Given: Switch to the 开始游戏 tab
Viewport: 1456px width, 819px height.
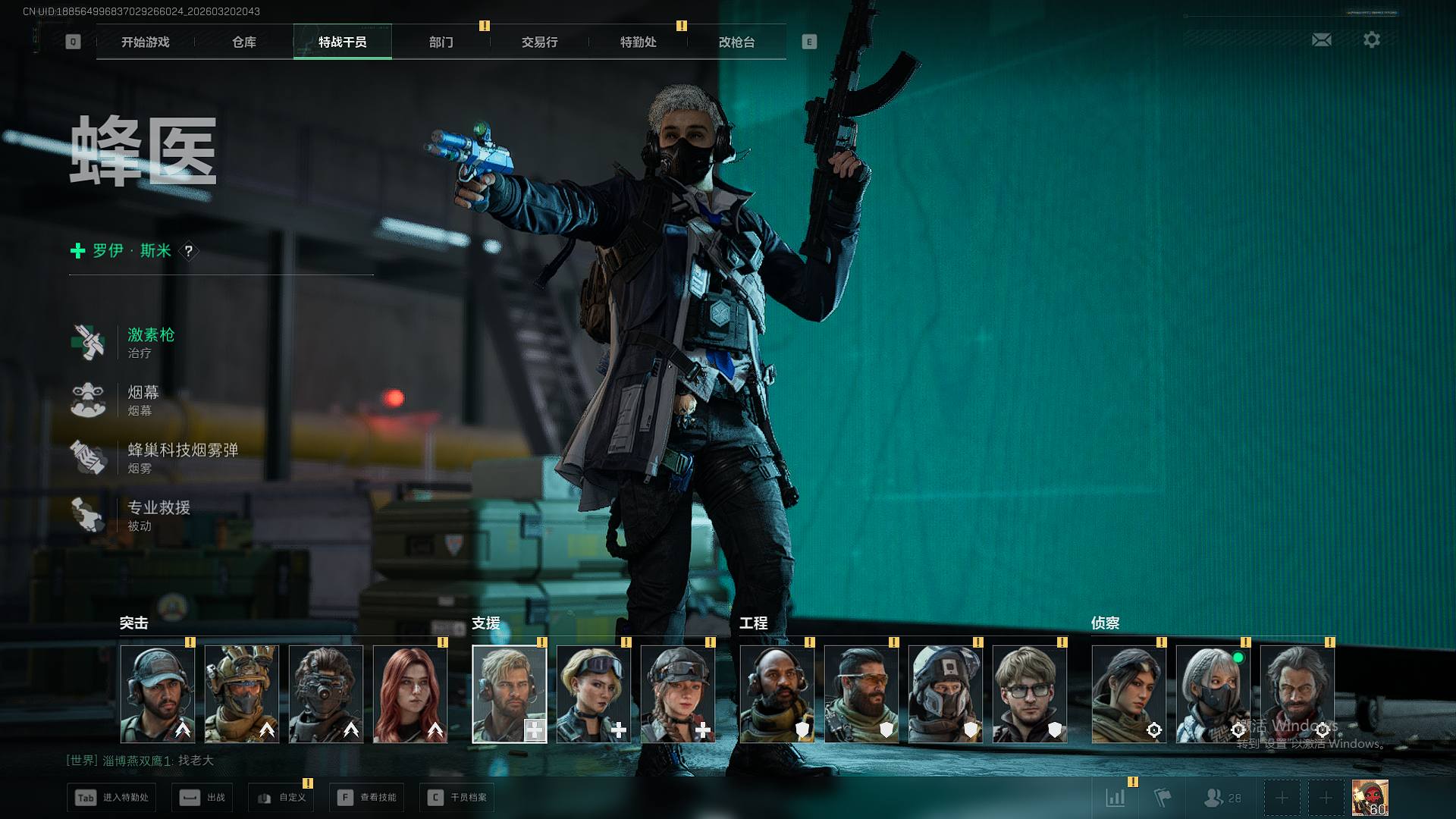Looking at the screenshot, I should point(145,42).
